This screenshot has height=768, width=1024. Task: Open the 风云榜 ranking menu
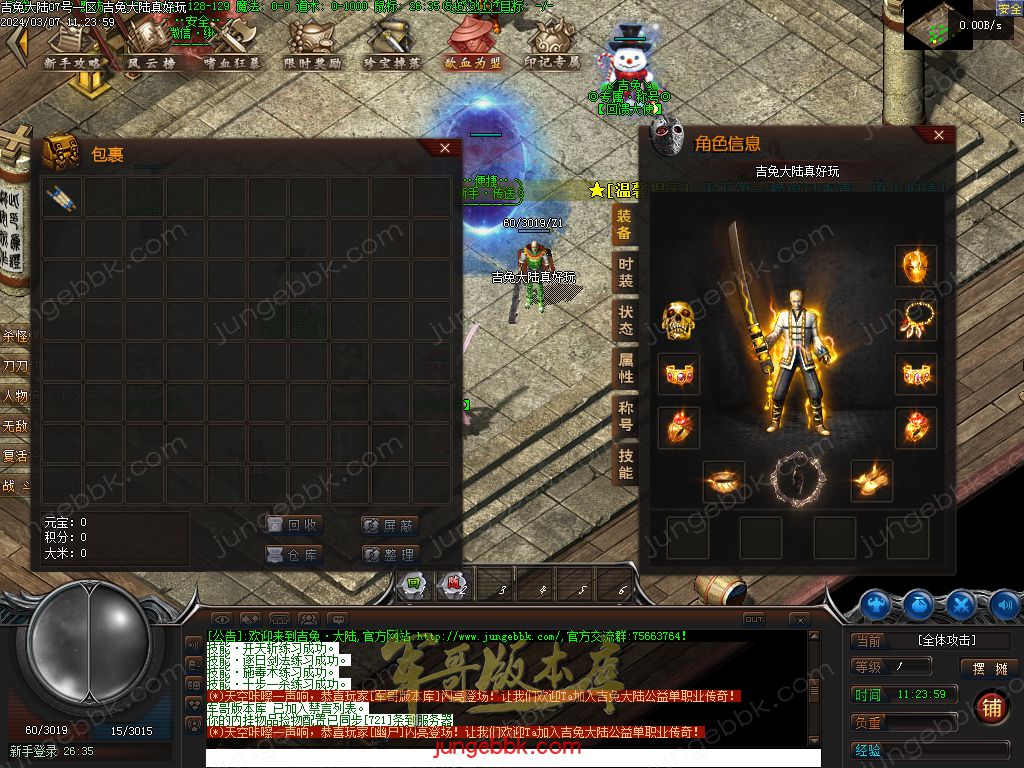pyautogui.click(x=152, y=46)
